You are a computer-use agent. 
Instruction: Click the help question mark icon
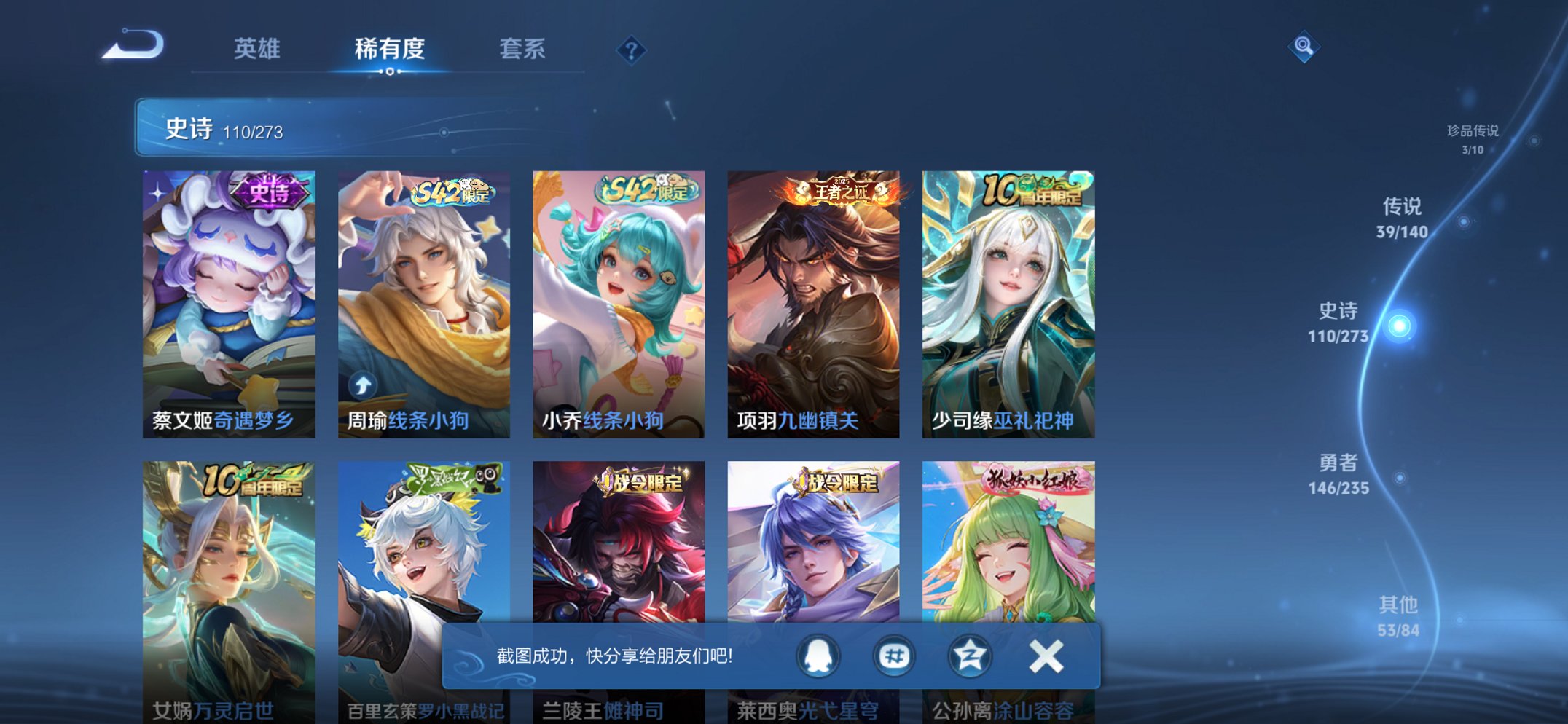(x=631, y=49)
